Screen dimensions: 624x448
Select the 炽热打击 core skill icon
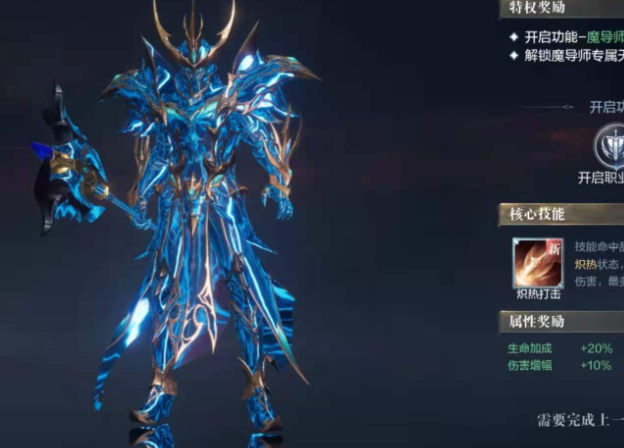coord(538,263)
